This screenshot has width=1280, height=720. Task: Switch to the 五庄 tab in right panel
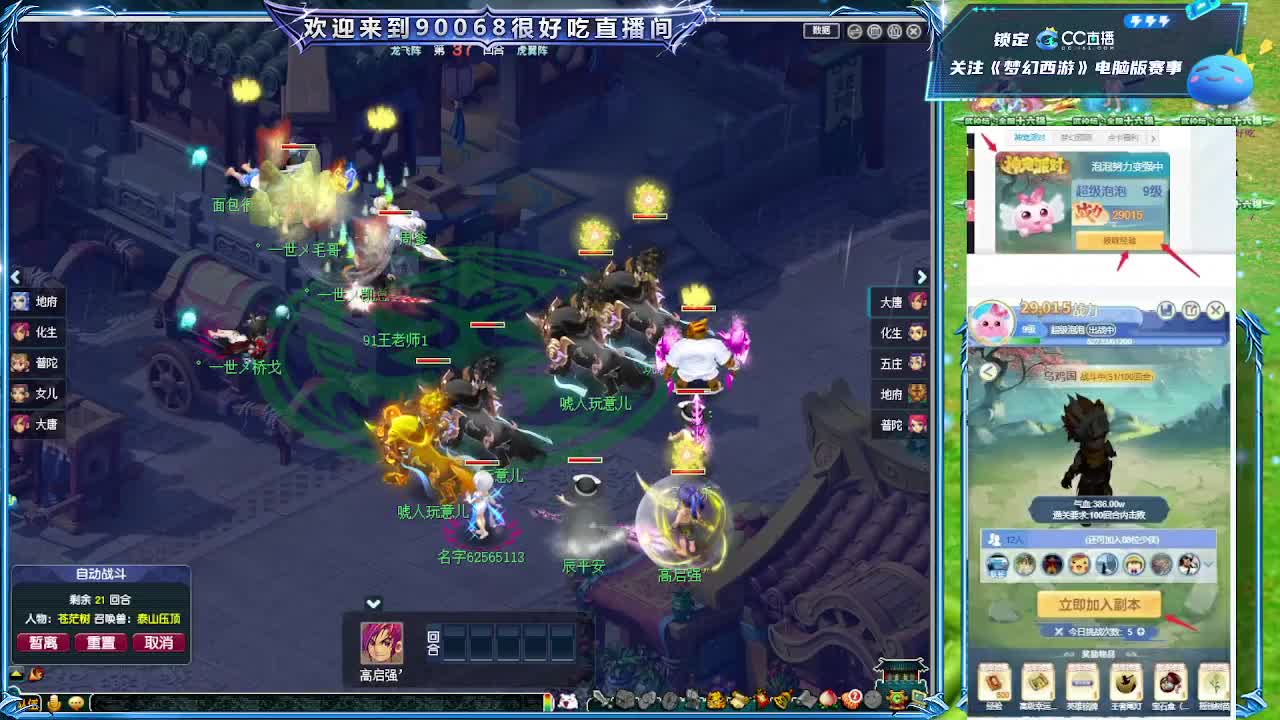coord(895,363)
